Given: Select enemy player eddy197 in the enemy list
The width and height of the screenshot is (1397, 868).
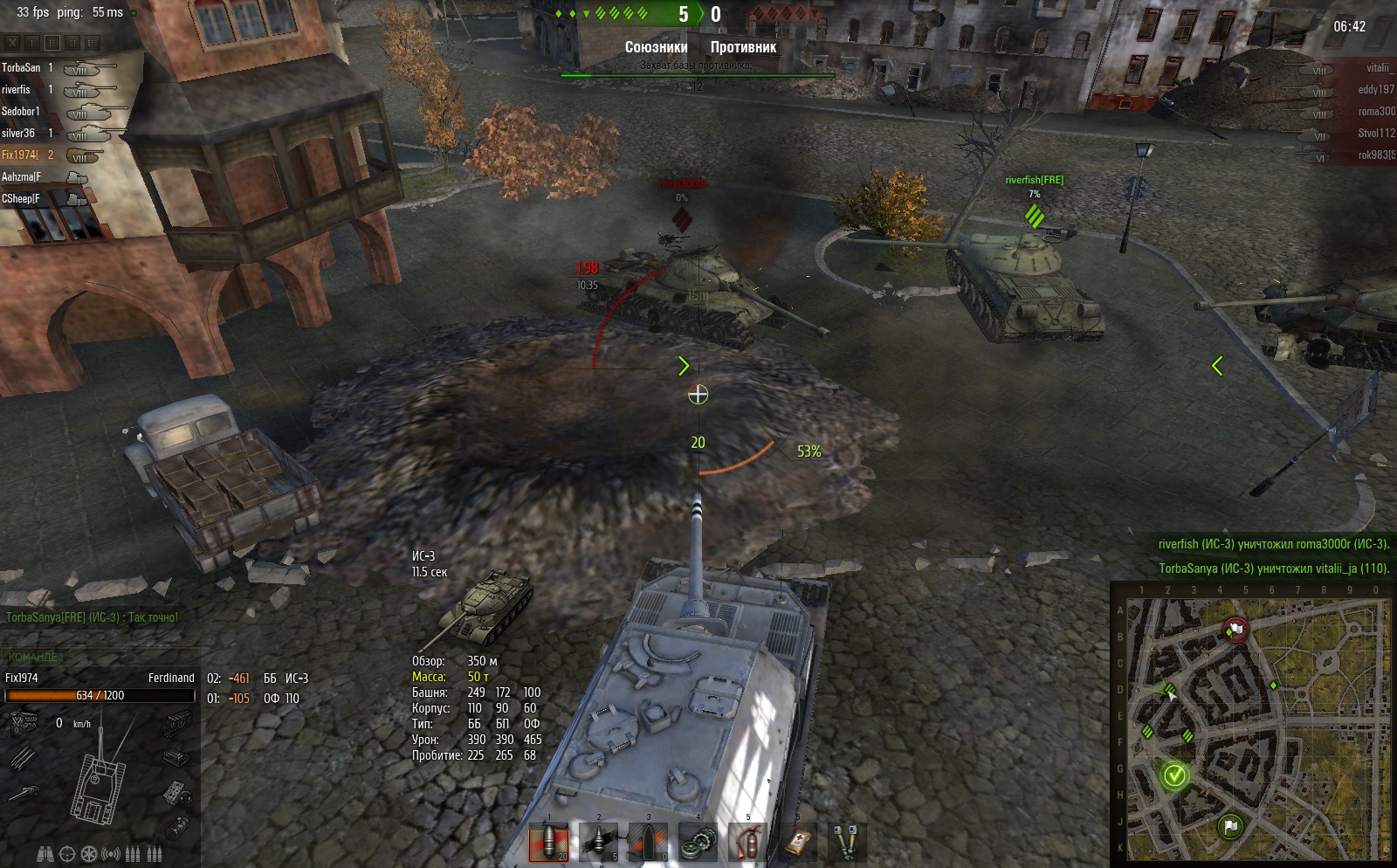Looking at the screenshot, I should pos(1375,90).
